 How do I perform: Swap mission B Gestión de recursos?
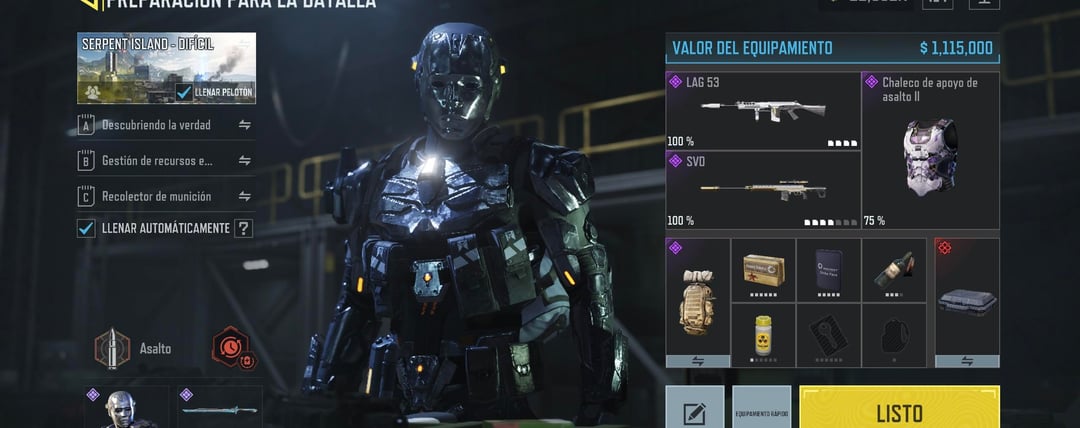[x=244, y=160]
